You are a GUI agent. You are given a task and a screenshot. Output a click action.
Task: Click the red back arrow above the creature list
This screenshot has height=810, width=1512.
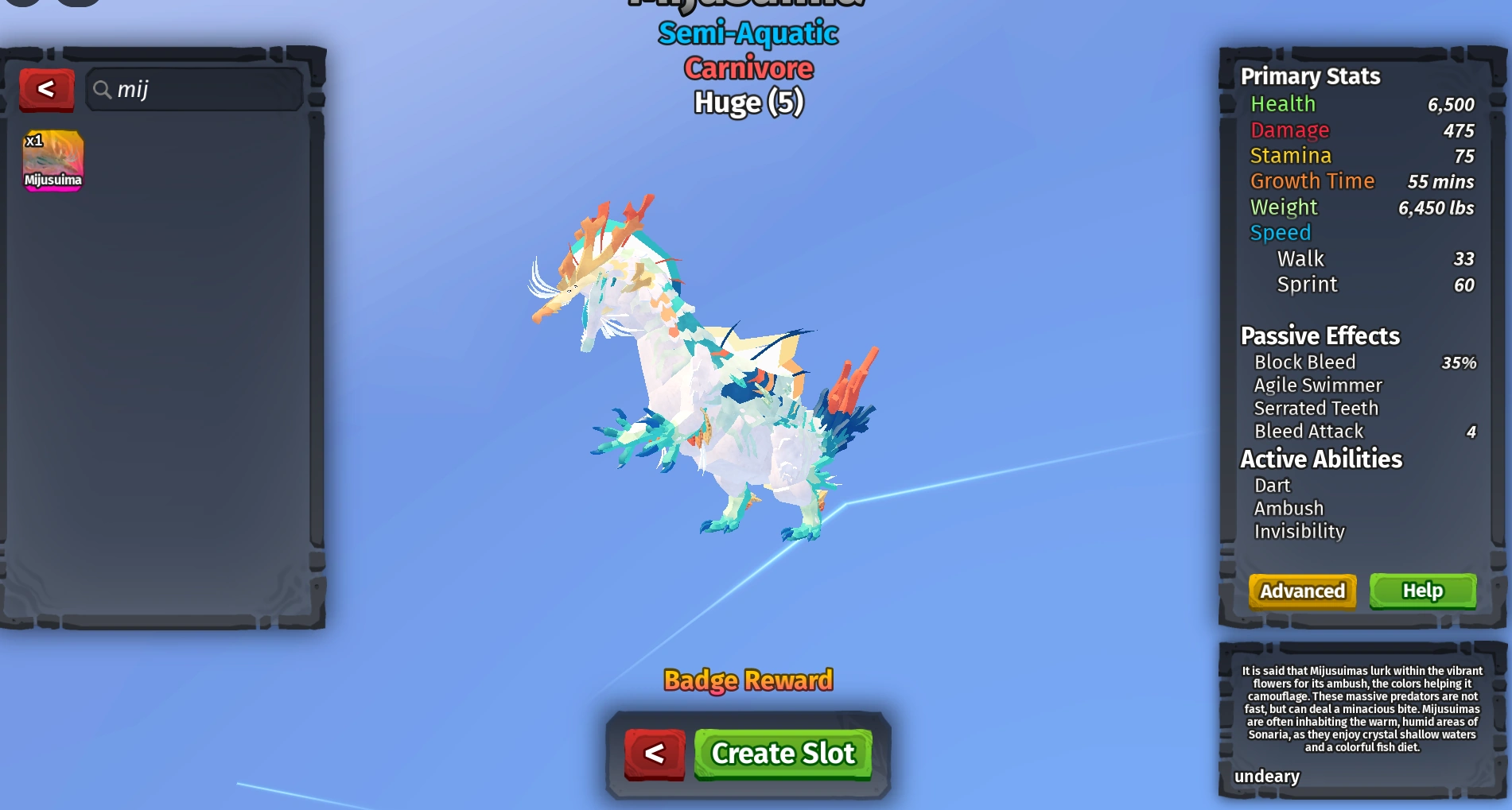(47, 89)
